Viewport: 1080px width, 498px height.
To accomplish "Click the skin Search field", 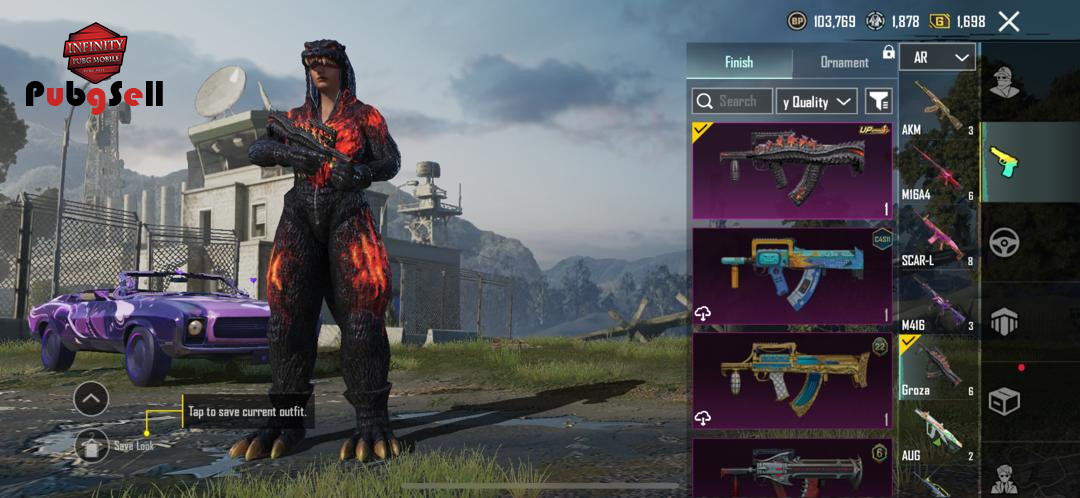I will (733, 101).
